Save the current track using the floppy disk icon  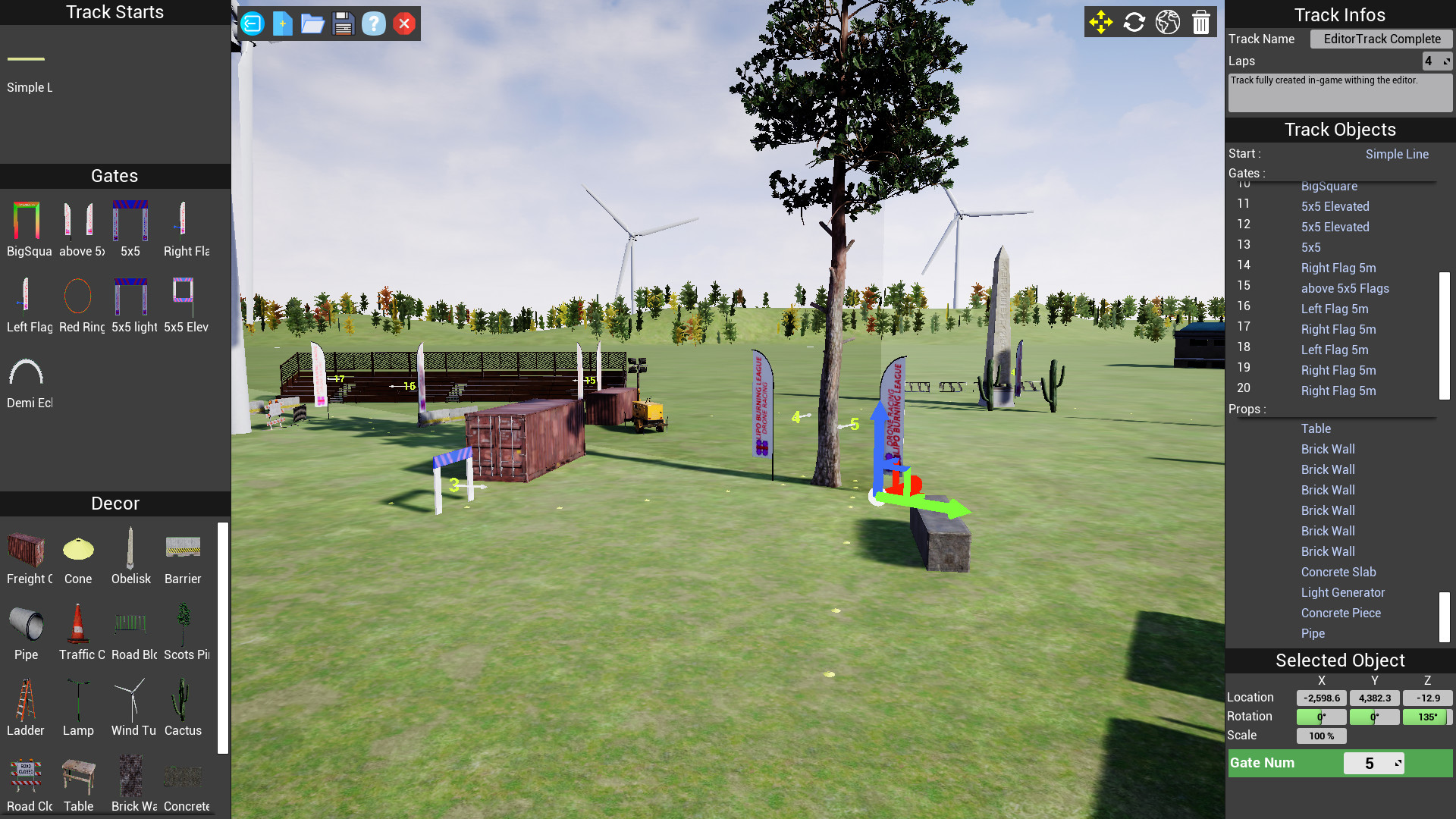coord(344,24)
